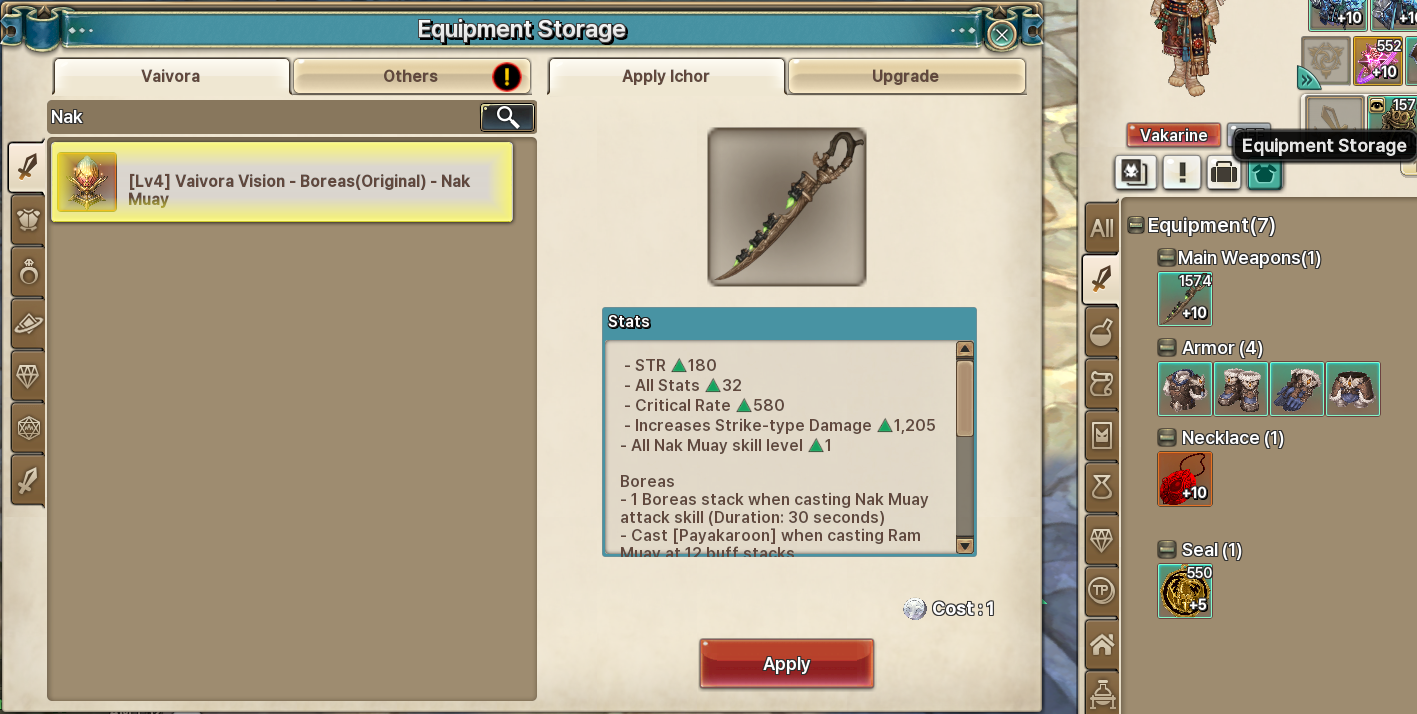Screen dimensions: 1417x714
Task: Select the +5 golden seal item
Action: tap(1185, 591)
